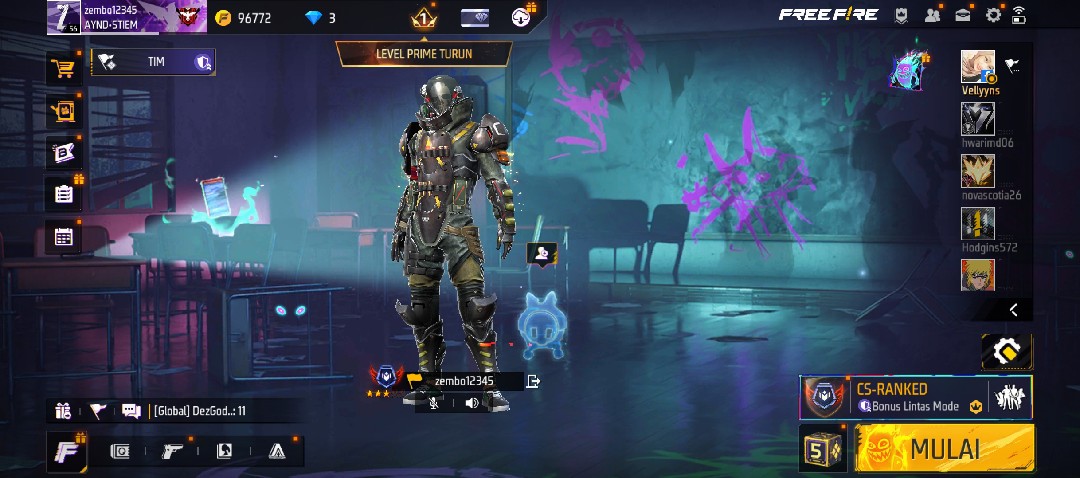The width and height of the screenshot is (1080, 478).
Task: Collapse the friends sidebar arrow
Action: (x=1012, y=310)
